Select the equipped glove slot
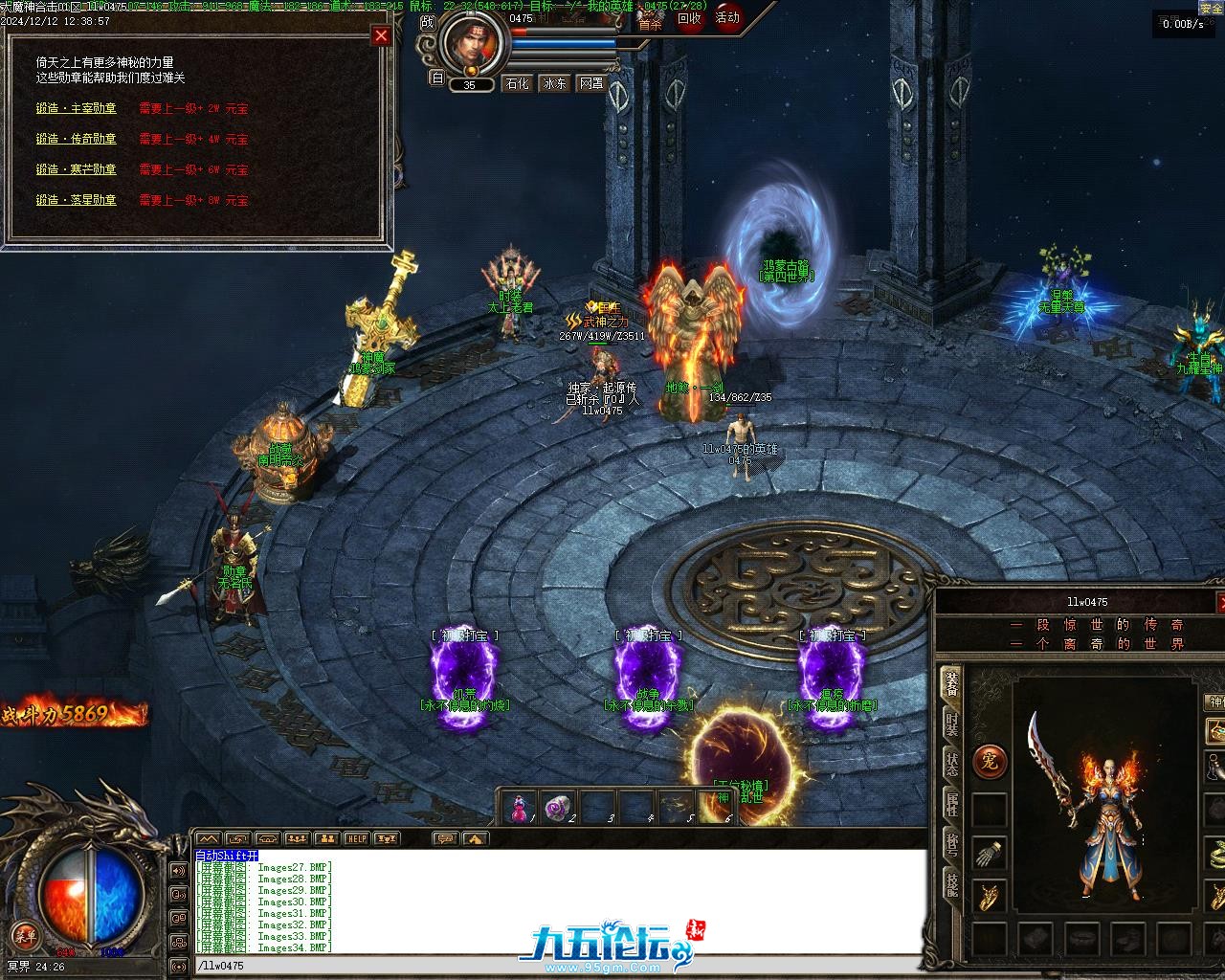Image resolution: width=1225 pixels, height=980 pixels. coord(990,852)
